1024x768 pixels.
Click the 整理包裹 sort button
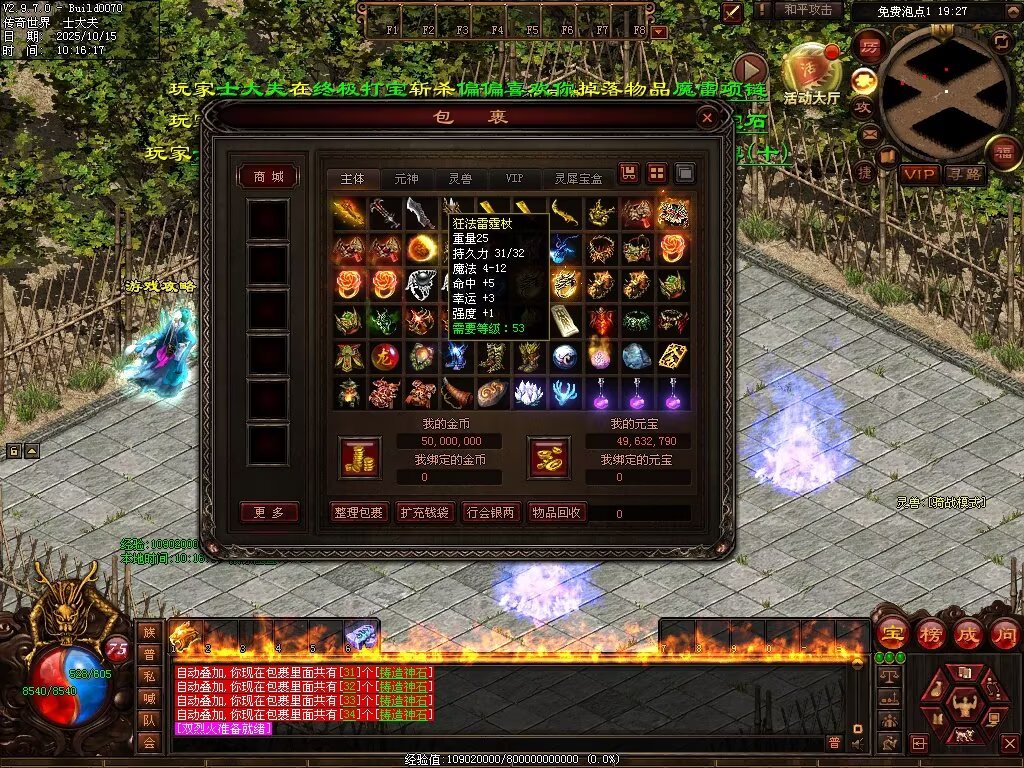pyautogui.click(x=359, y=513)
